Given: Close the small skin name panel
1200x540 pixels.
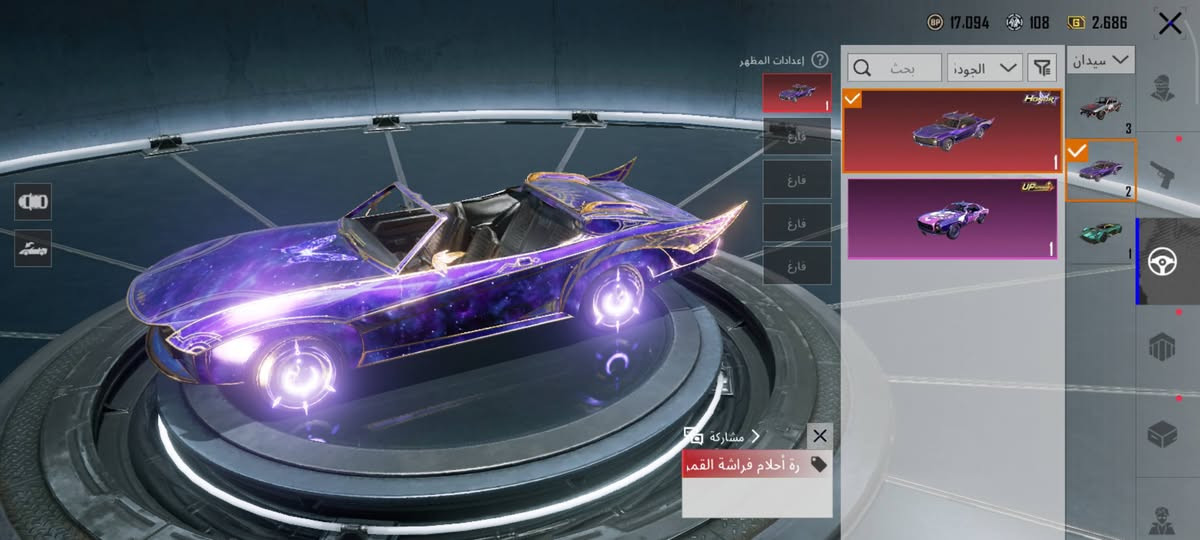Looking at the screenshot, I should (820, 436).
